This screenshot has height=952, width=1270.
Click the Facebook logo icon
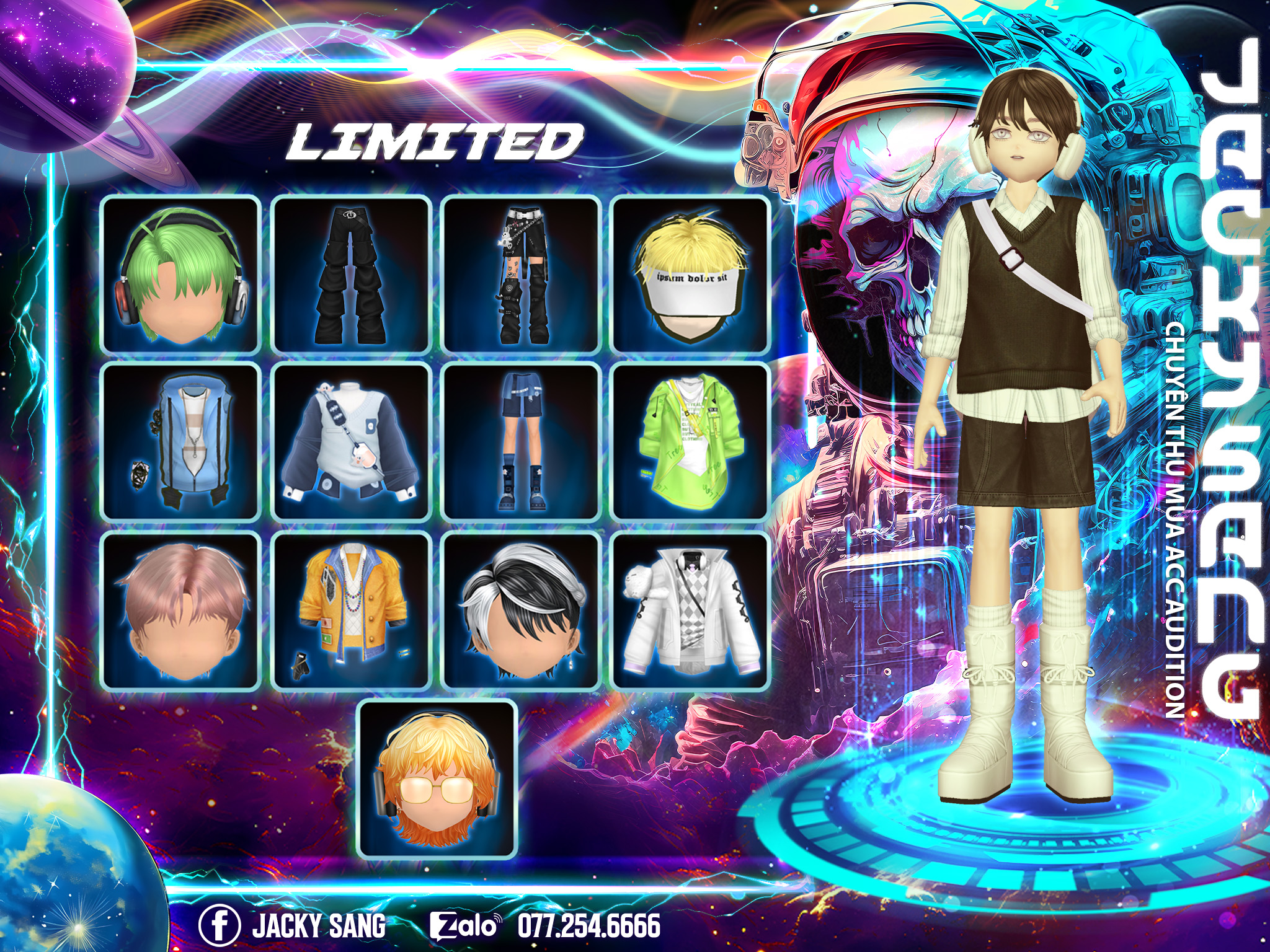tap(220, 925)
